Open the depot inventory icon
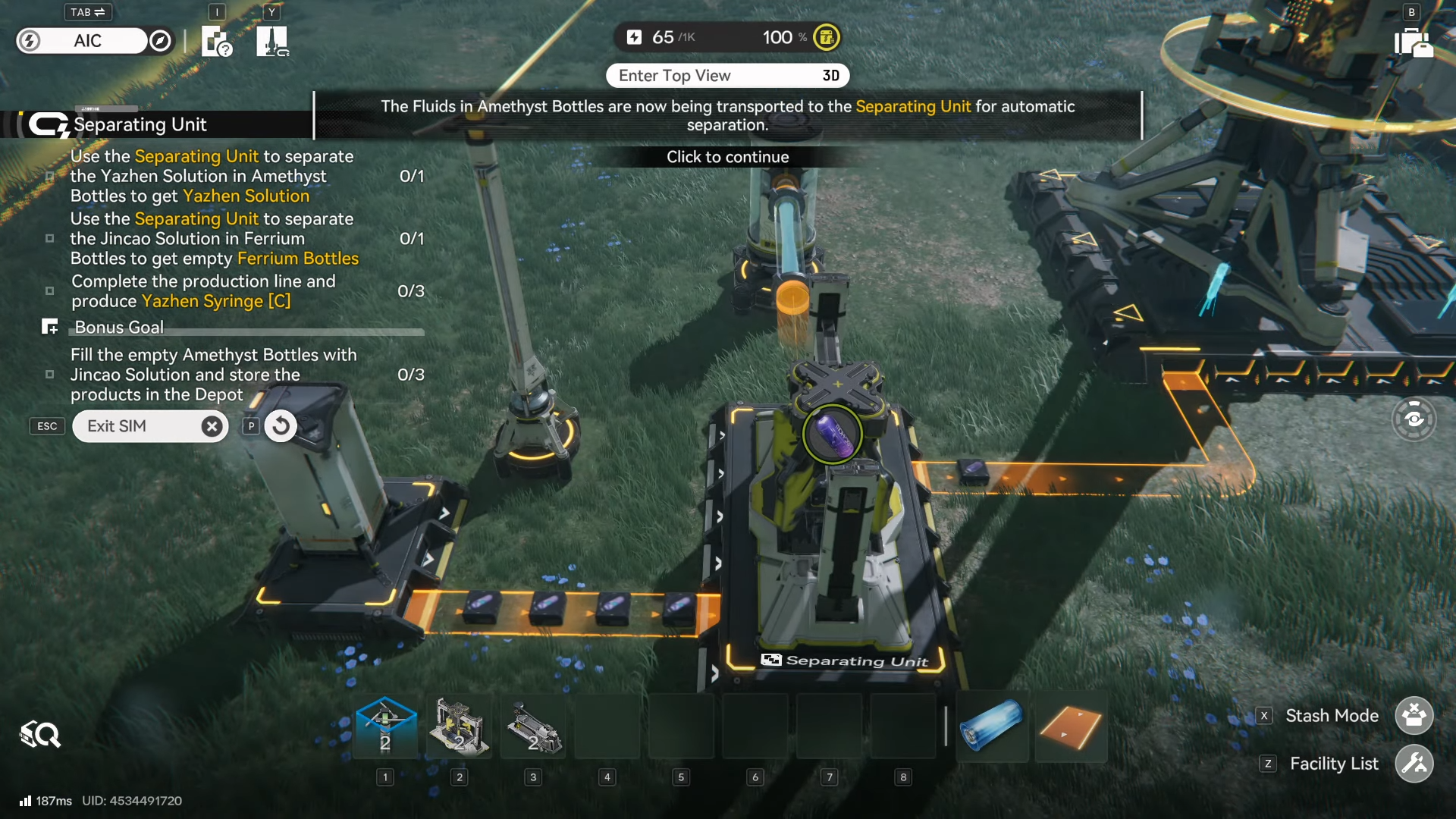Screen dimensions: 1456x819 pos(1413,42)
